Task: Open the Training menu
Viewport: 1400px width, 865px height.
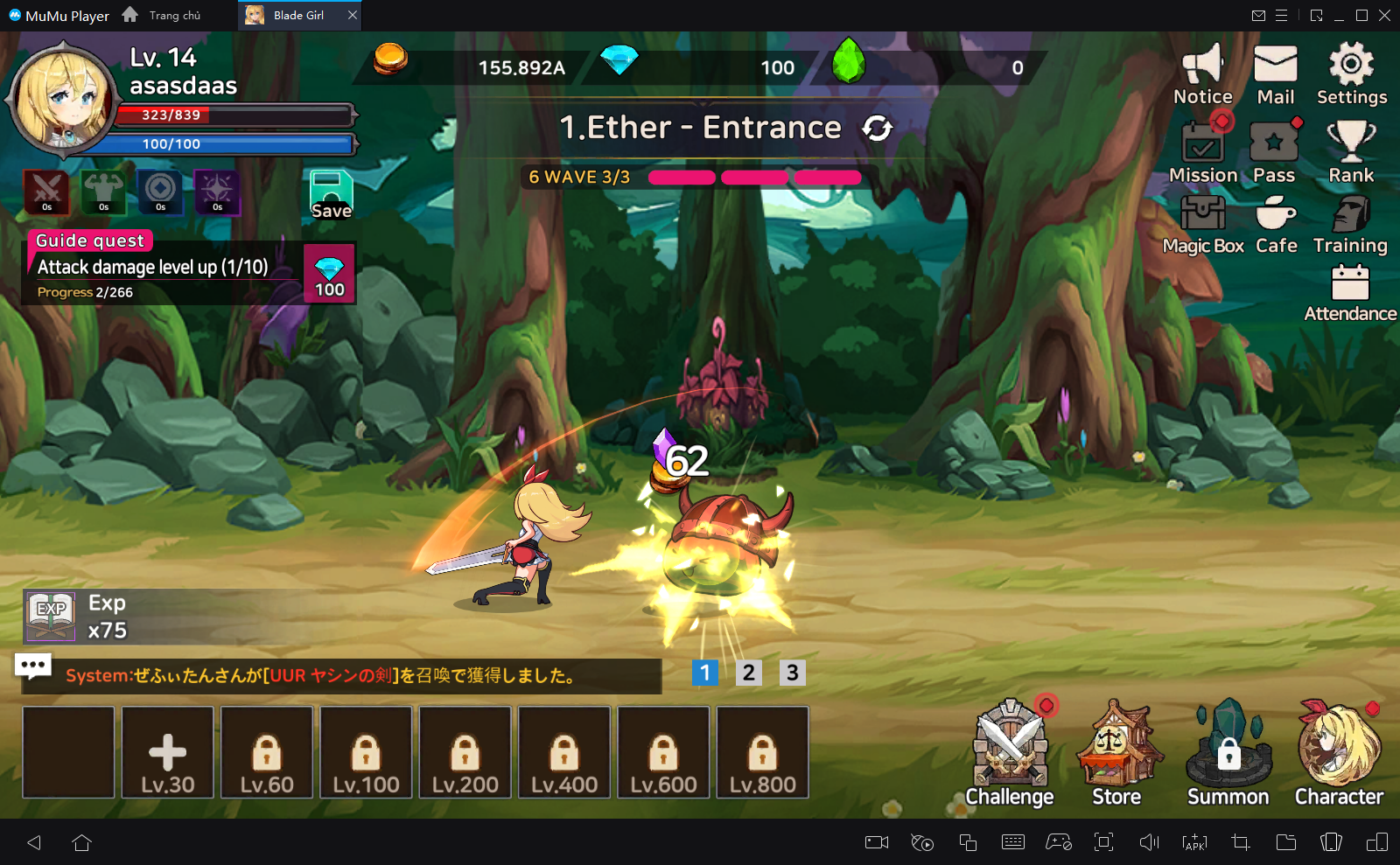Action: pos(1350,224)
